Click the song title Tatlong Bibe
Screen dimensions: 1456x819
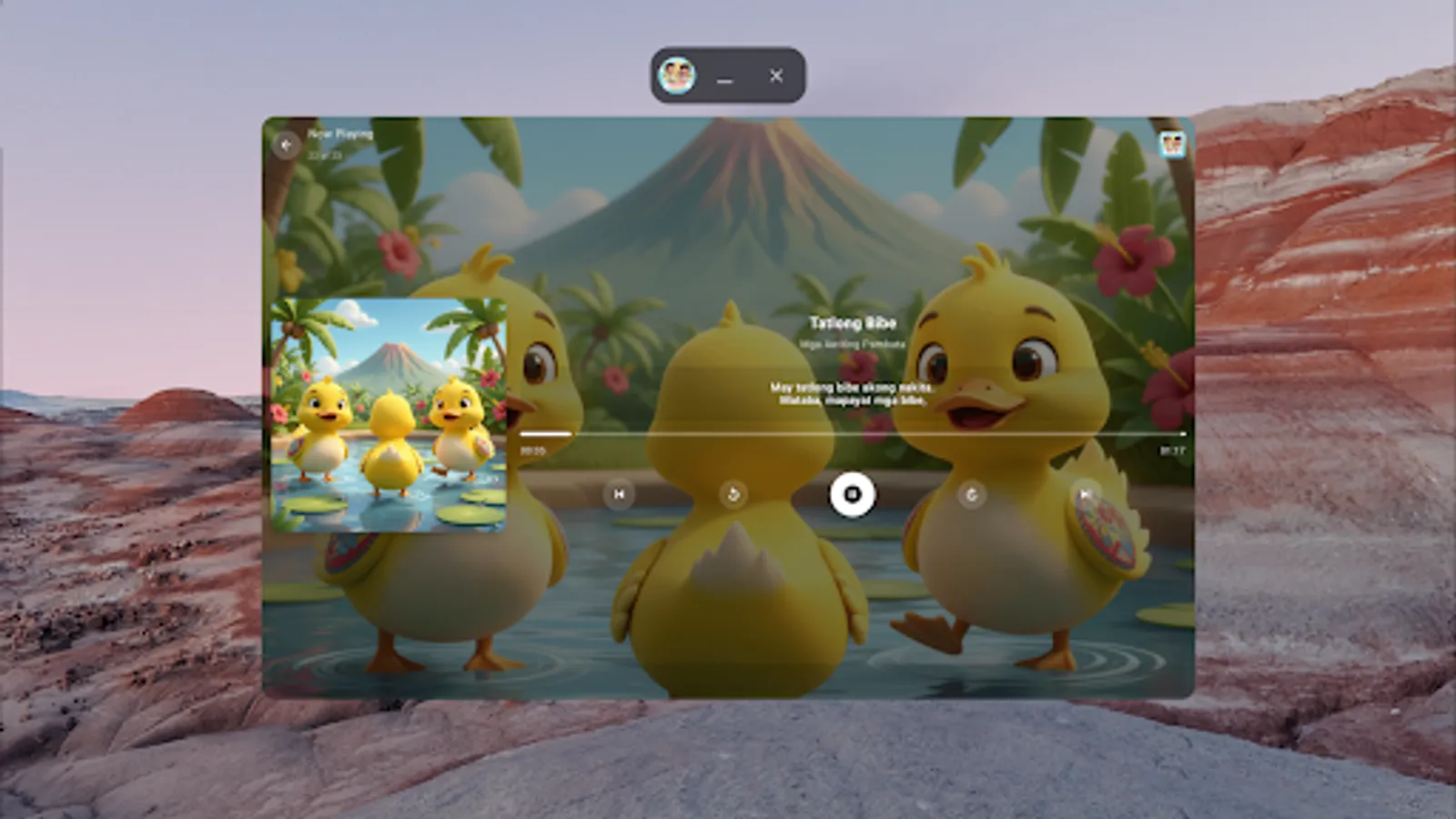pyautogui.click(x=853, y=323)
